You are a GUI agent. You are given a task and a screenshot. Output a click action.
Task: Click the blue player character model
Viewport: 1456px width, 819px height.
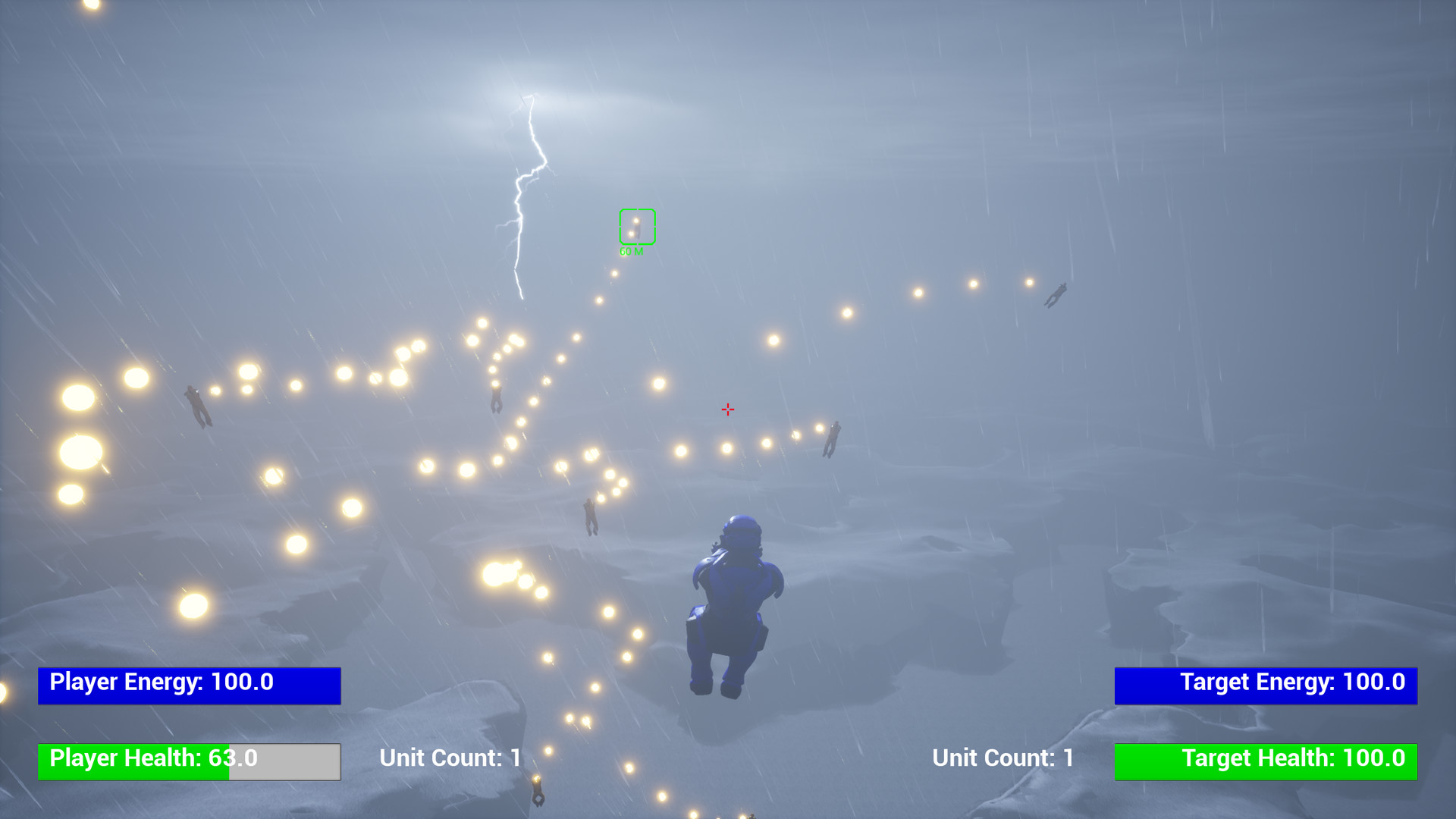pyautogui.click(x=736, y=599)
